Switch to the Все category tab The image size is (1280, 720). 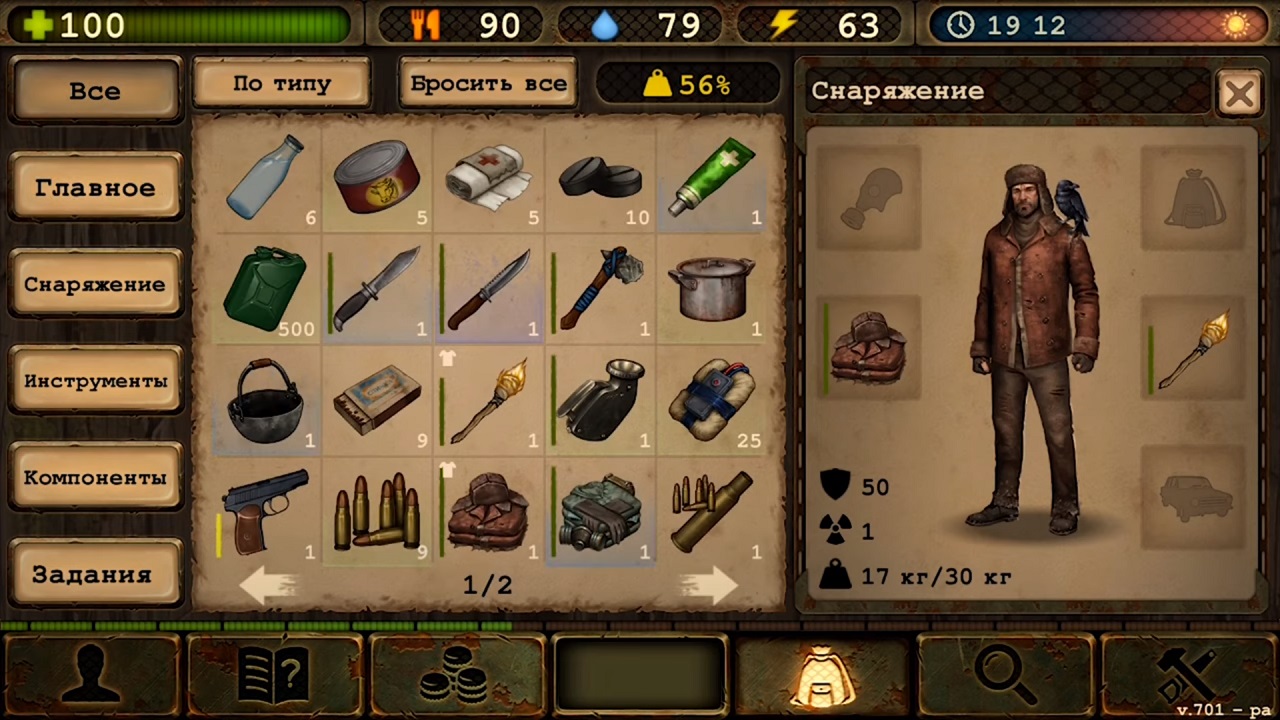pyautogui.click(x=95, y=91)
